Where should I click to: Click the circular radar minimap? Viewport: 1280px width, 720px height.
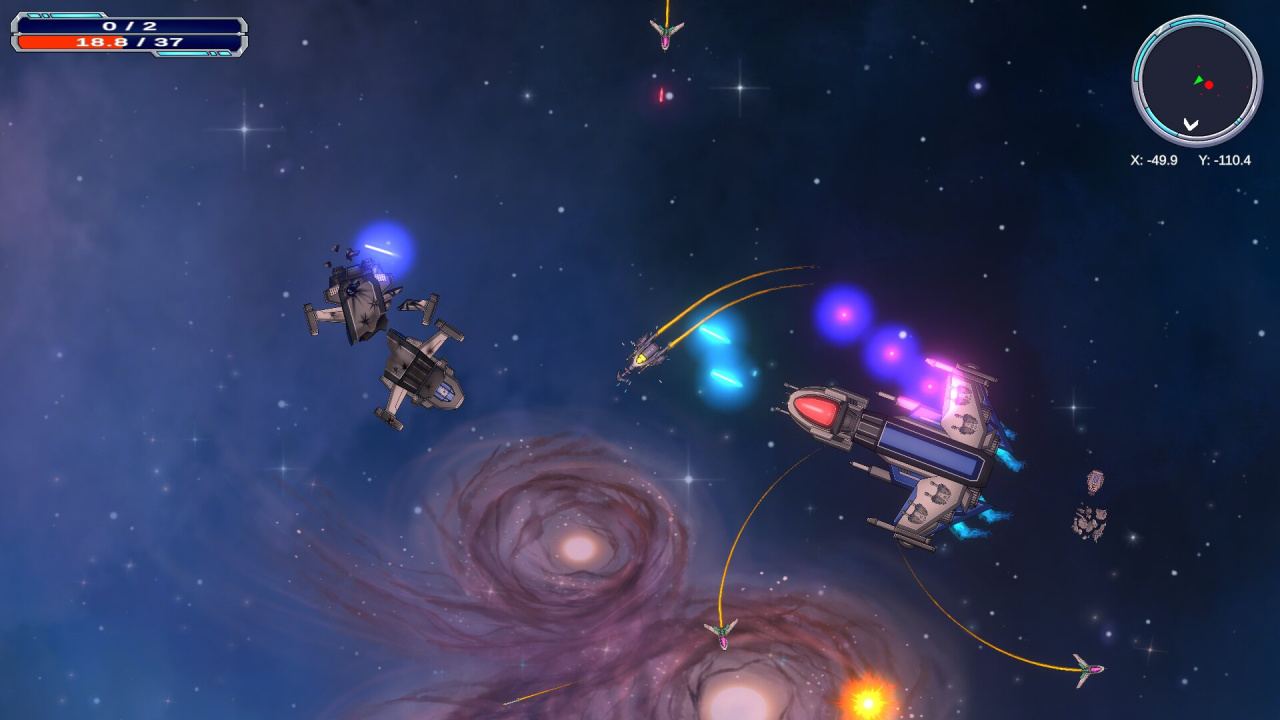[1196, 81]
